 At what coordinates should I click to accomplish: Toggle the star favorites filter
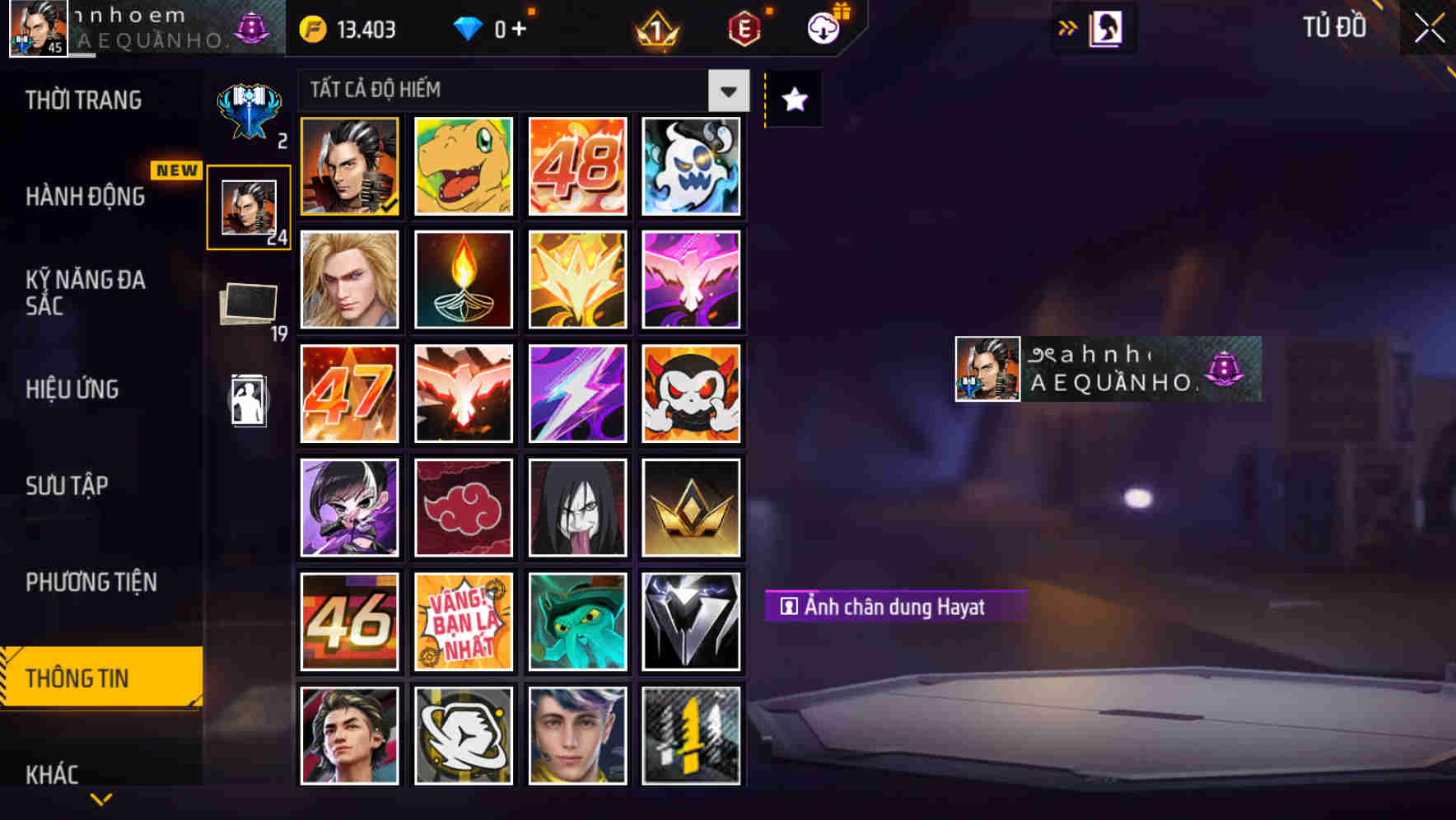pyautogui.click(x=792, y=100)
